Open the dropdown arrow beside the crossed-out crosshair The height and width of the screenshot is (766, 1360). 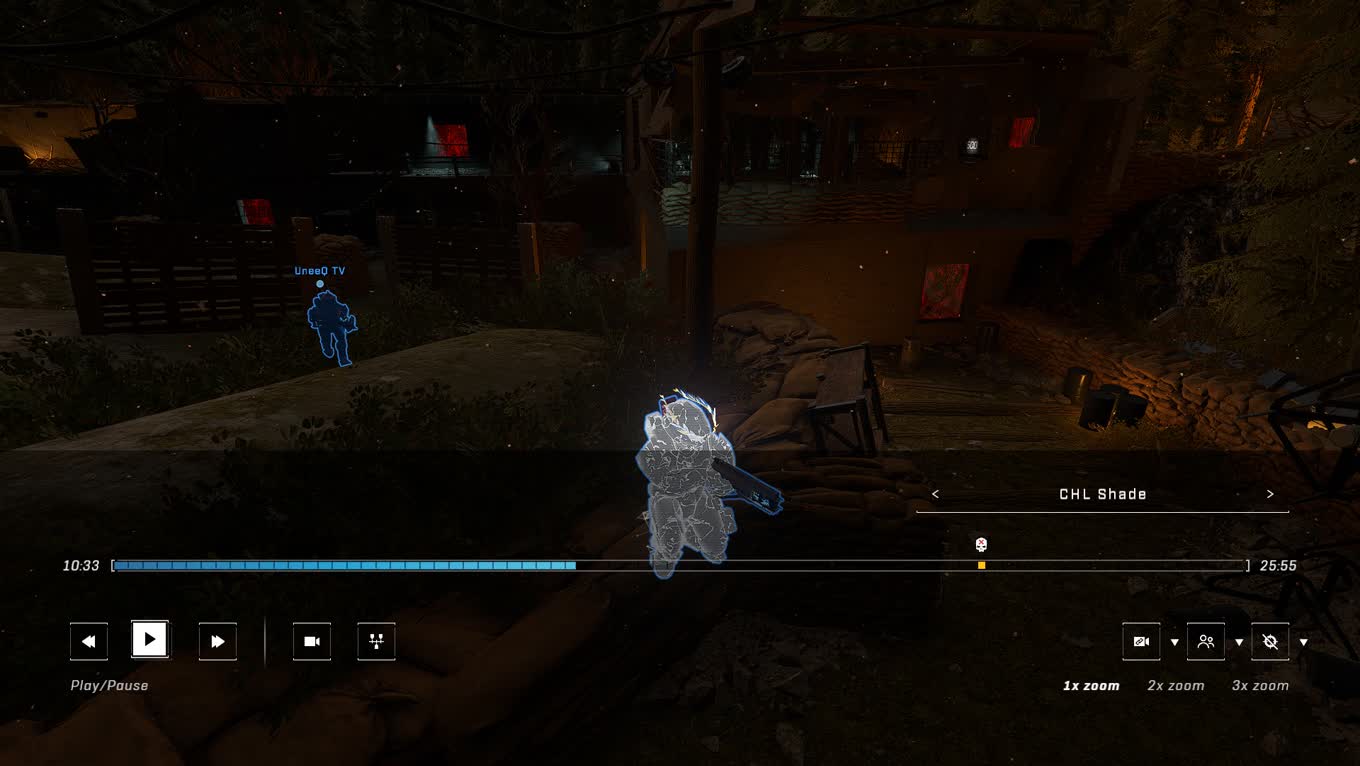1303,642
